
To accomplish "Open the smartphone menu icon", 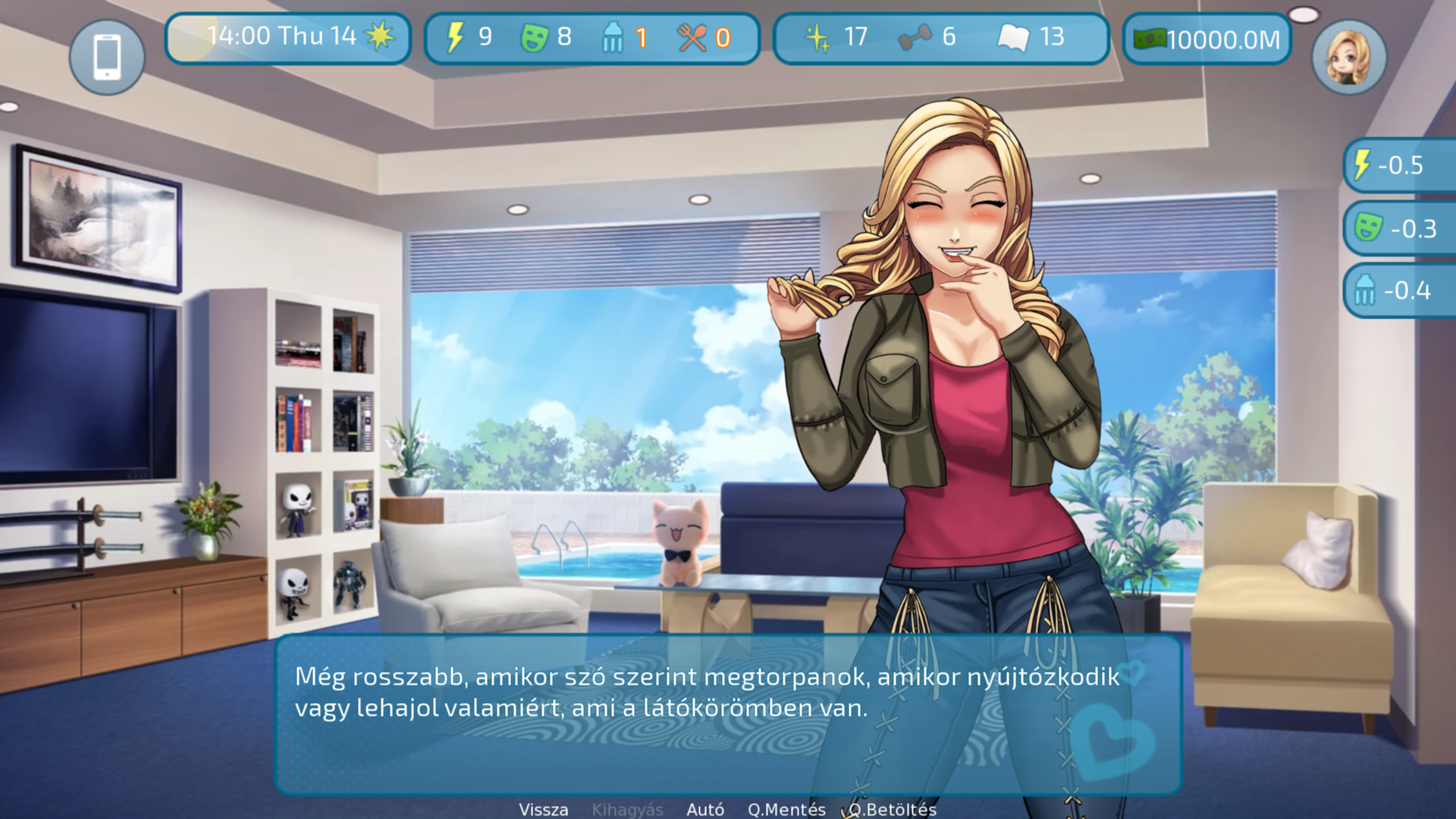I will pos(107,57).
